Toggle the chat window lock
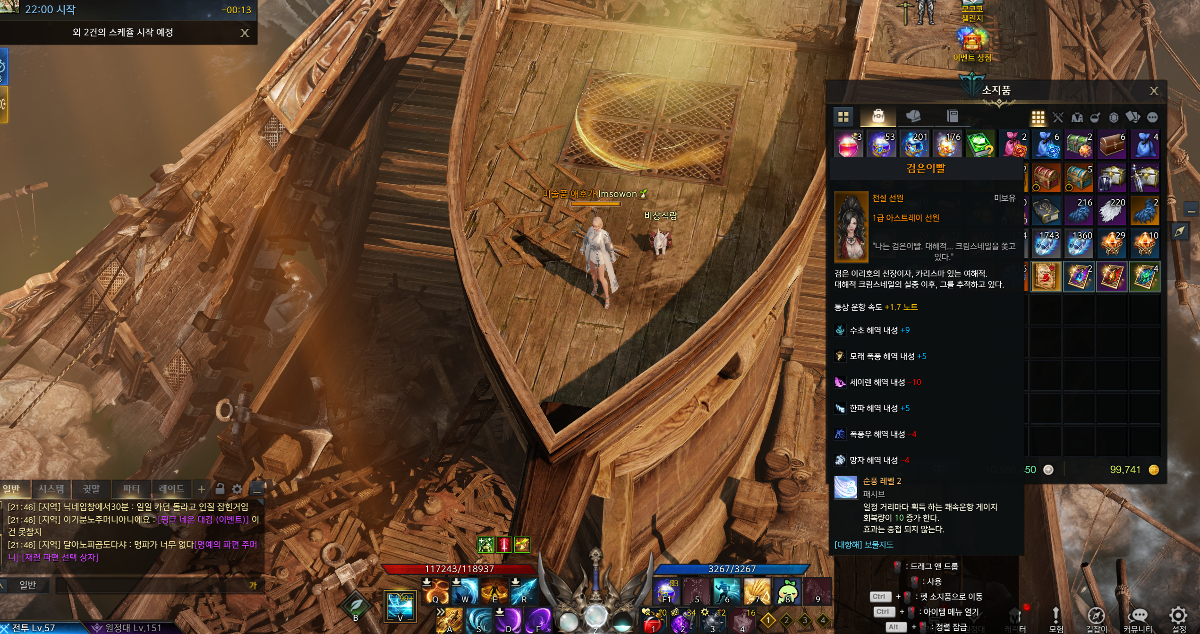Image resolution: width=1200 pixels, height=634 pixels. click(220, 489)
